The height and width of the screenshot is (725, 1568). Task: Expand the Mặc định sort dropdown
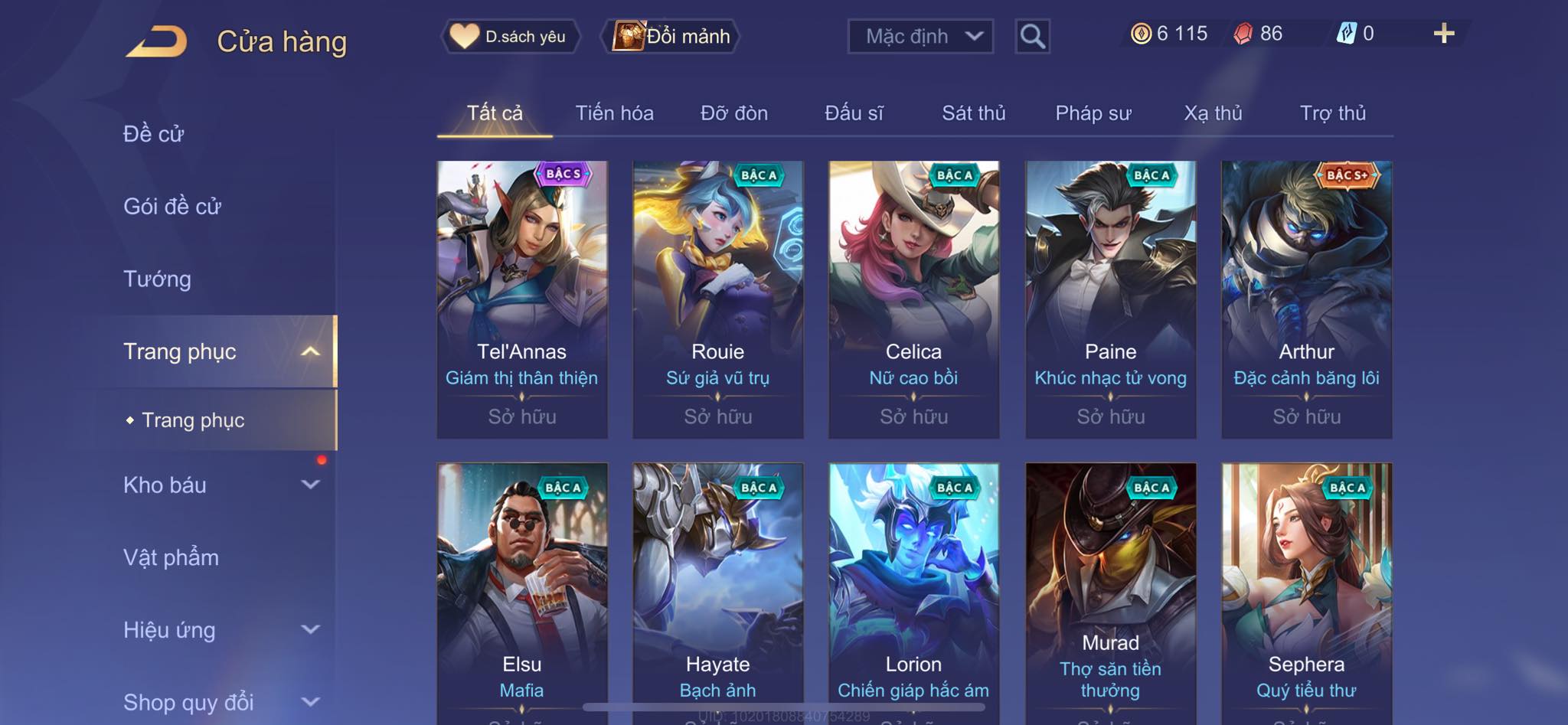pyautogui.click(x=920, y=36)
